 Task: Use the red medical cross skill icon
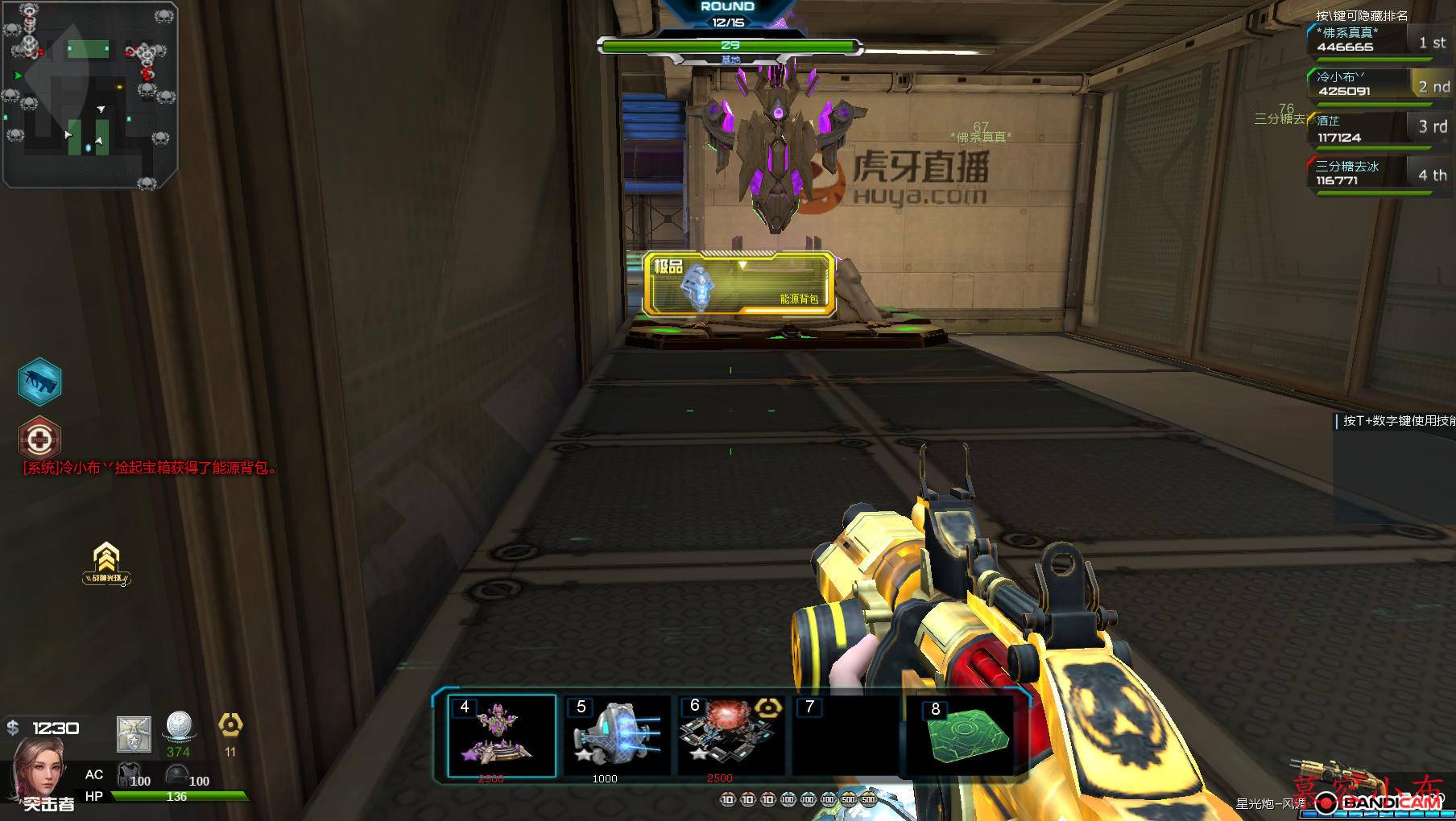pyautogui.click(x=39, y=439)
